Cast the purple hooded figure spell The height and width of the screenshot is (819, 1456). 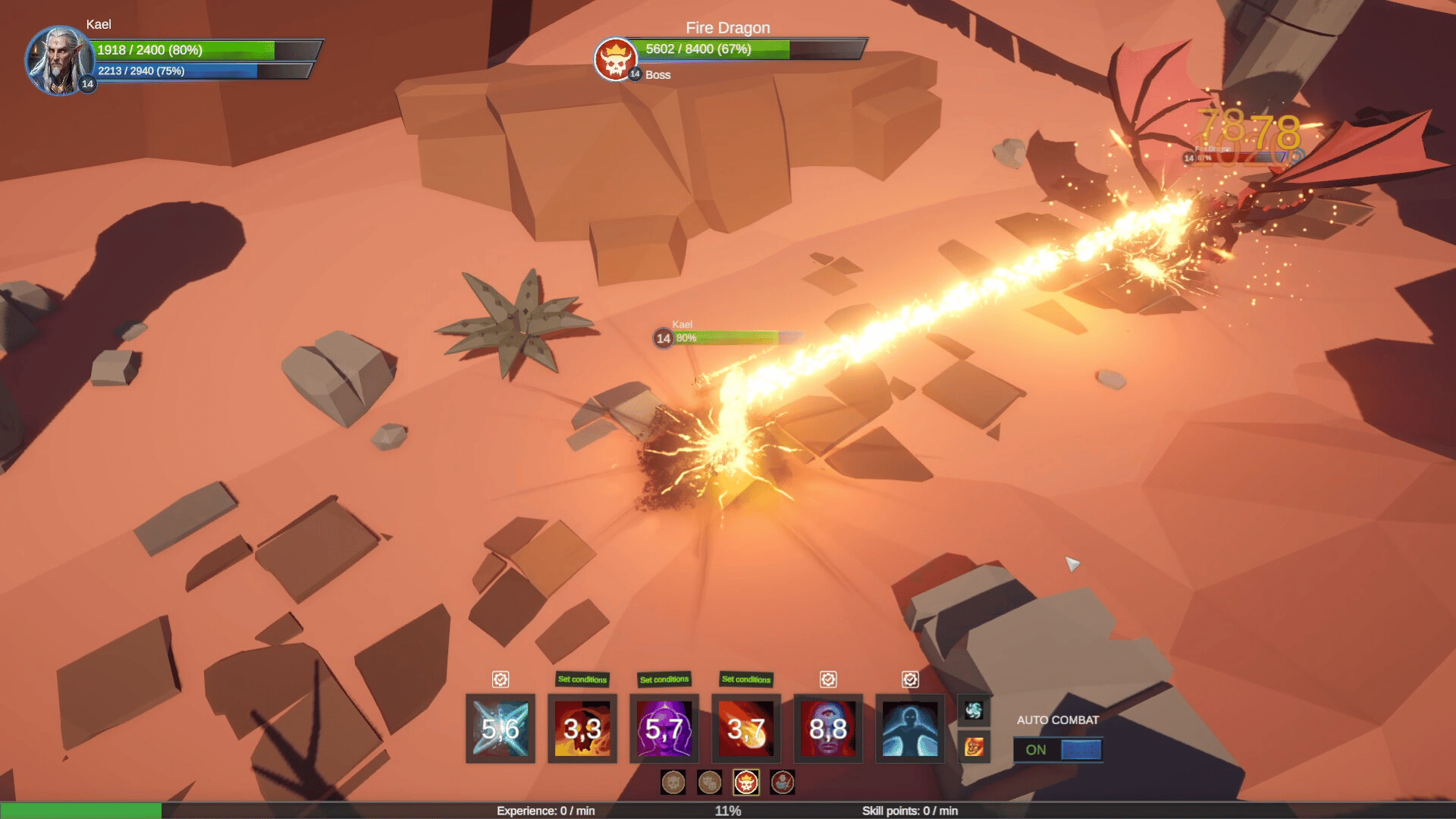[x=664, y=729]
